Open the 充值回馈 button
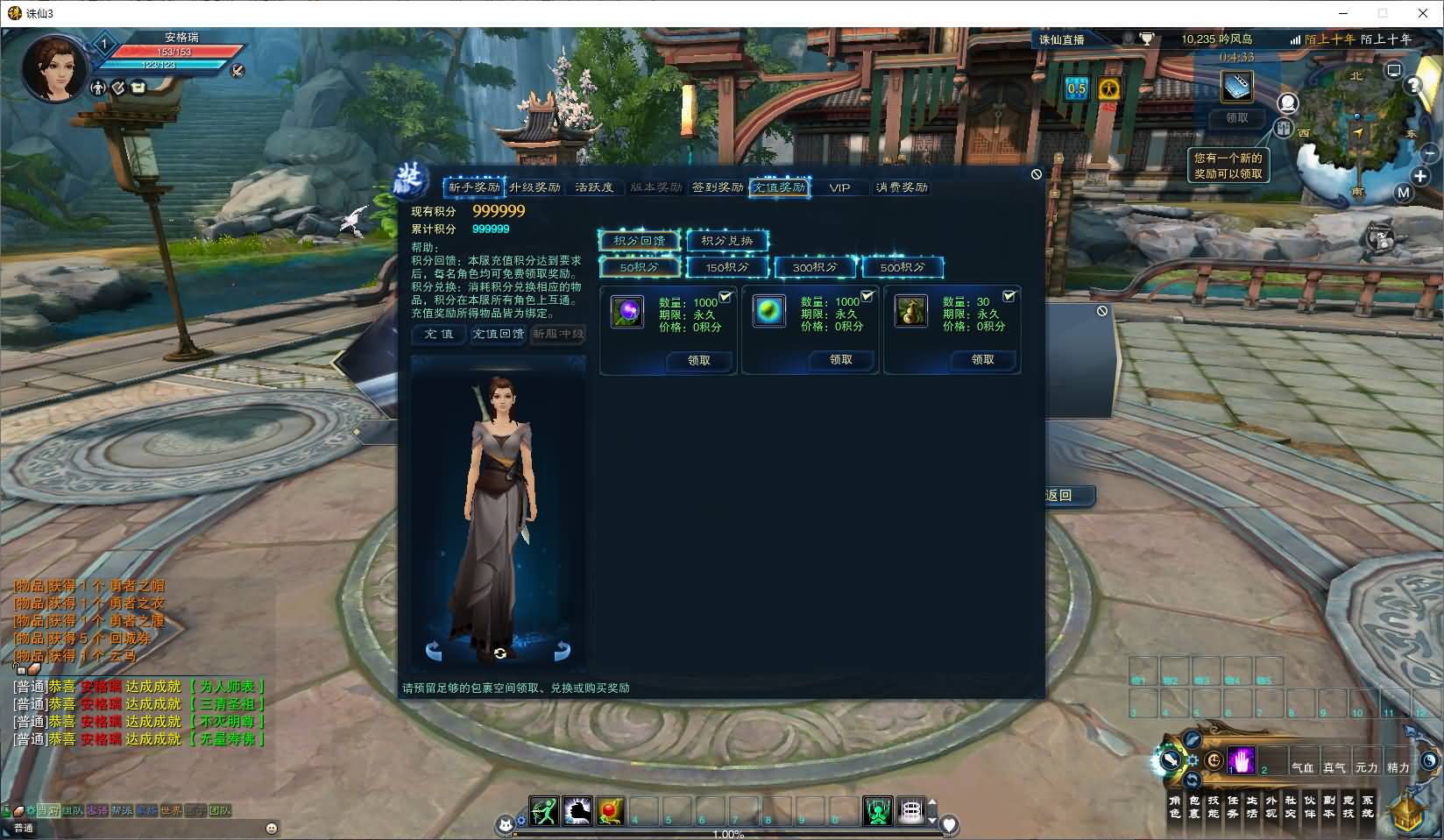This screenshot has height=840, width=1444. pyautogui.click(x=499, y=335)
